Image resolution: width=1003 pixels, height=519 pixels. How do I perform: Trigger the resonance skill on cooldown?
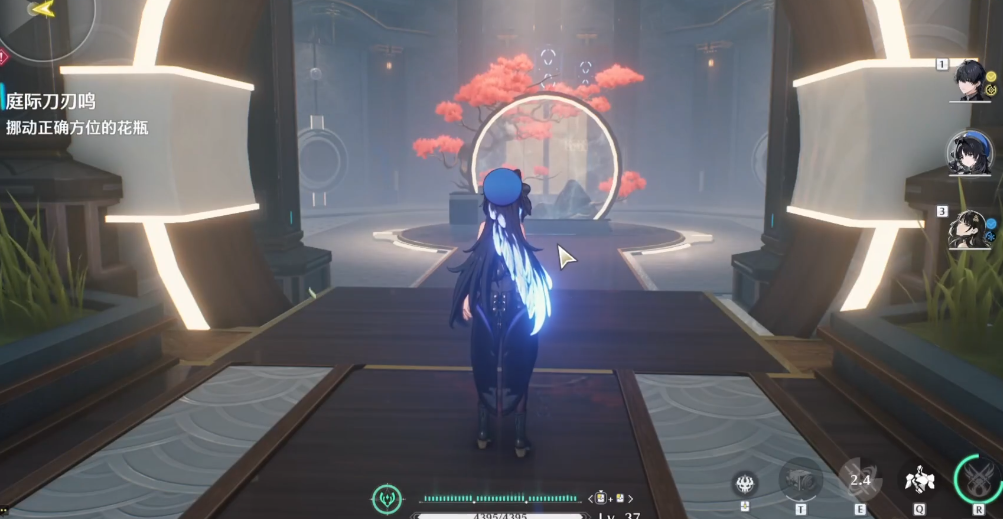pos(859,481)
